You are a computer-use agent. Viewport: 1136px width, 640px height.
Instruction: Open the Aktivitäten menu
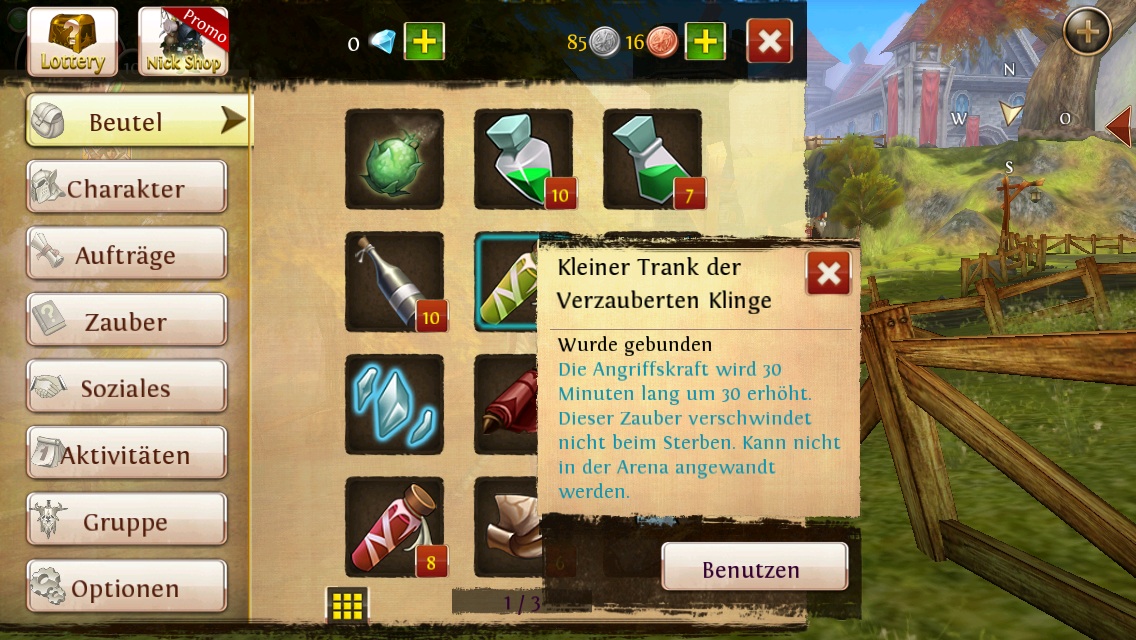127,455
